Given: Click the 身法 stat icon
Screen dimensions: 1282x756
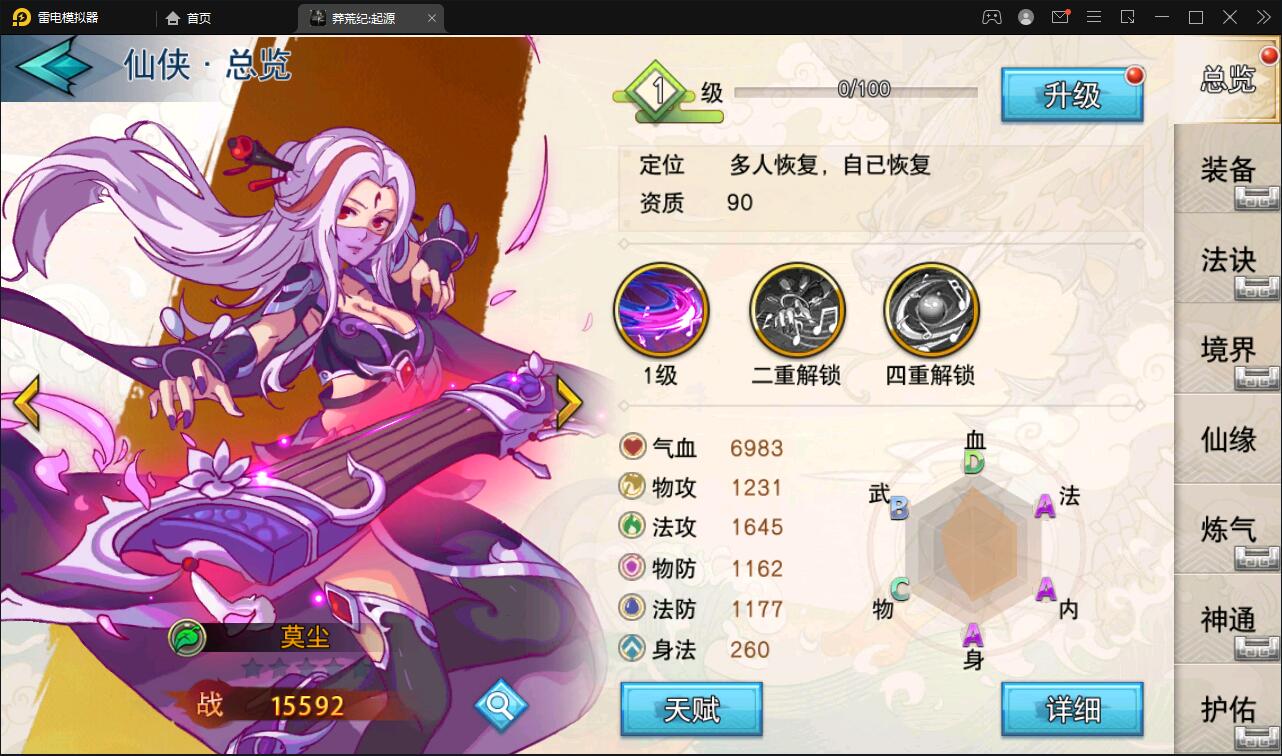Looking at the screenshot, I should coord(631,650).
